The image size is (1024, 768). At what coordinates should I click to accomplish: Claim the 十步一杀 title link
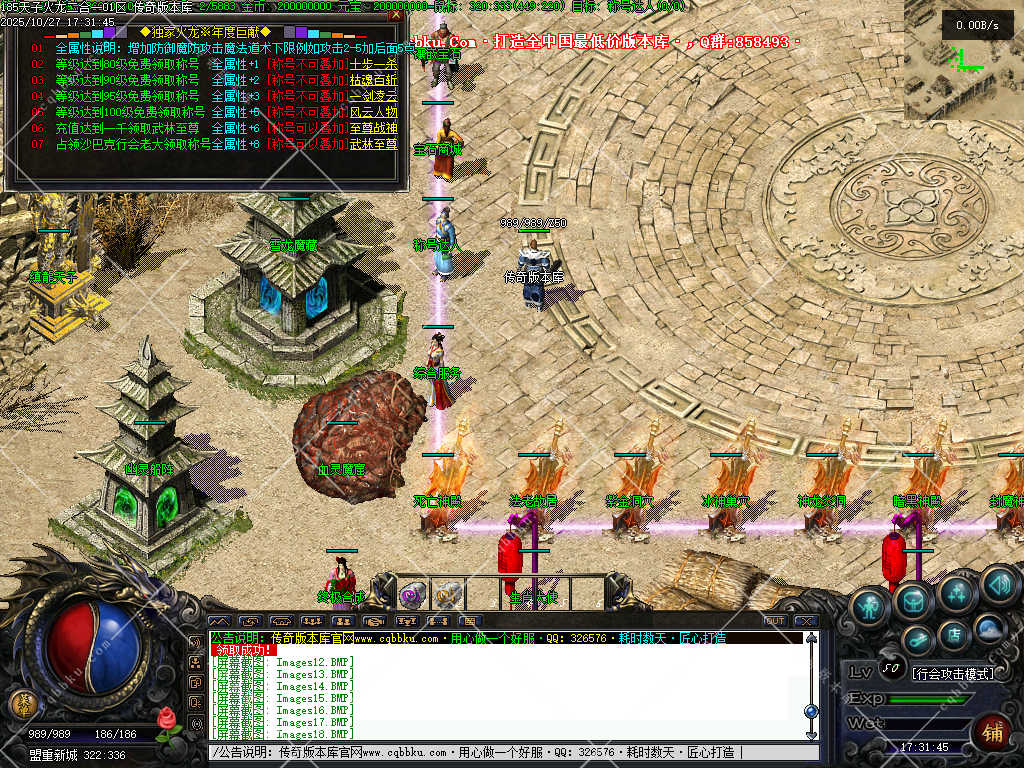373,64
